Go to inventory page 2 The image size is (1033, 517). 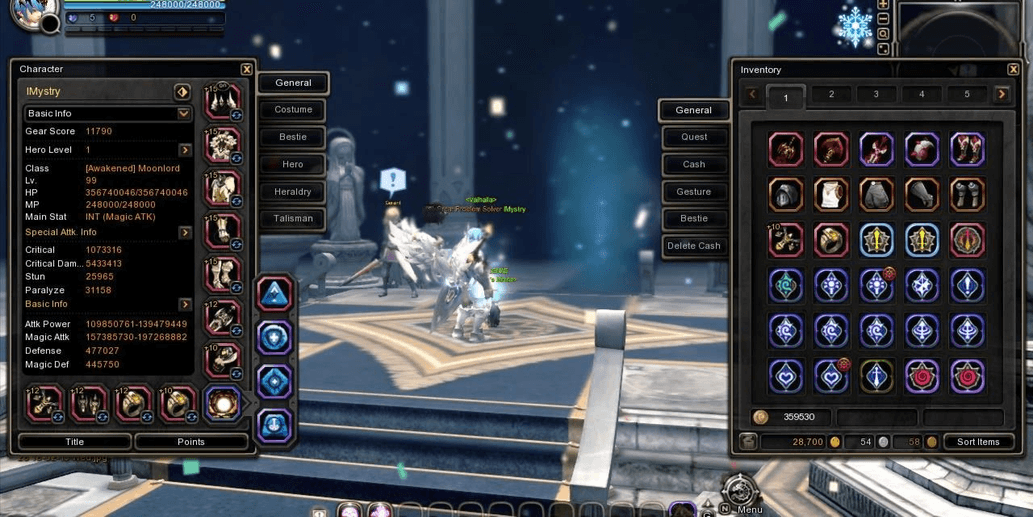(831, 95)
